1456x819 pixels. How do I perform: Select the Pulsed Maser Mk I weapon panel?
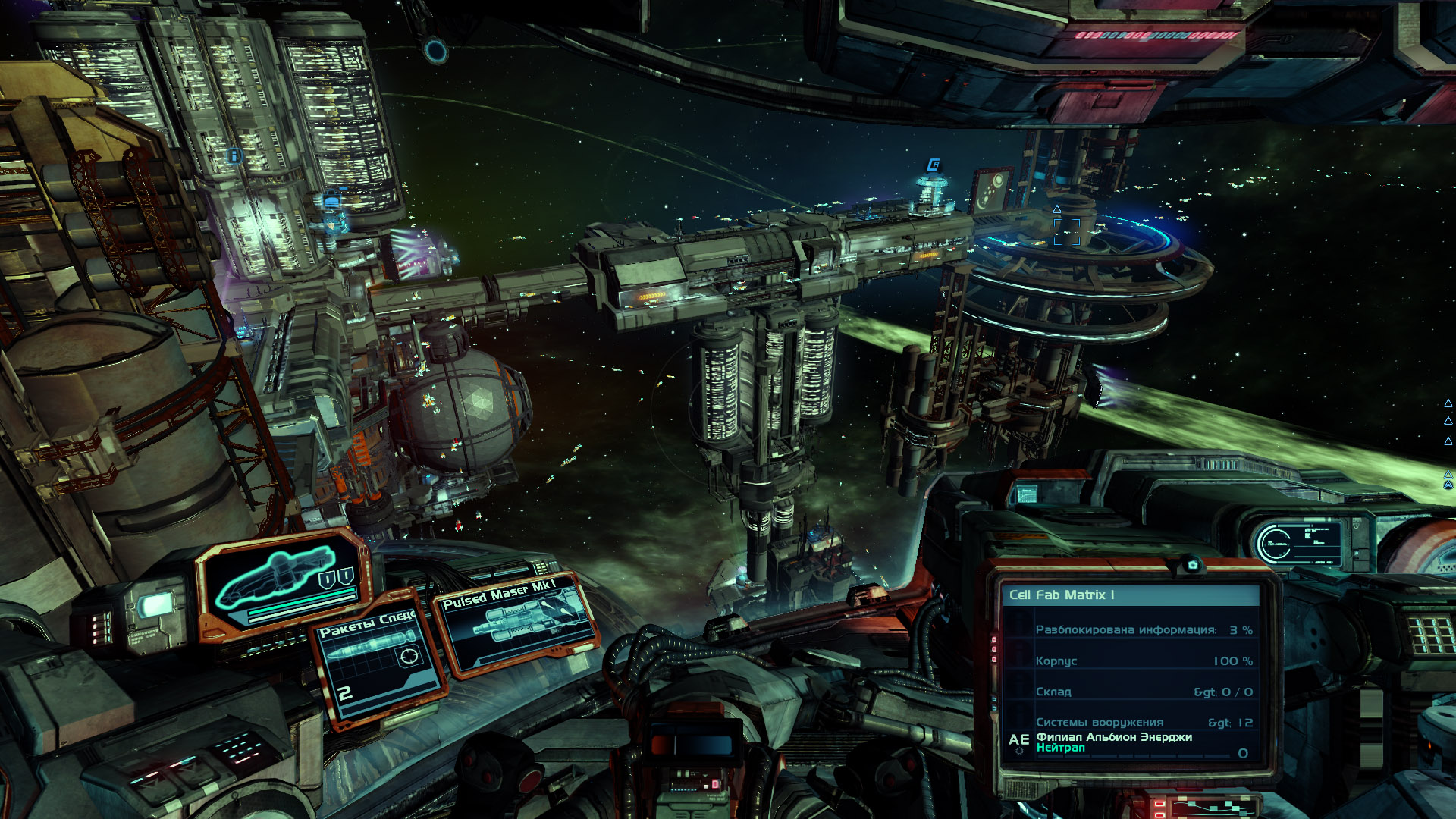[x=516, y=625]
